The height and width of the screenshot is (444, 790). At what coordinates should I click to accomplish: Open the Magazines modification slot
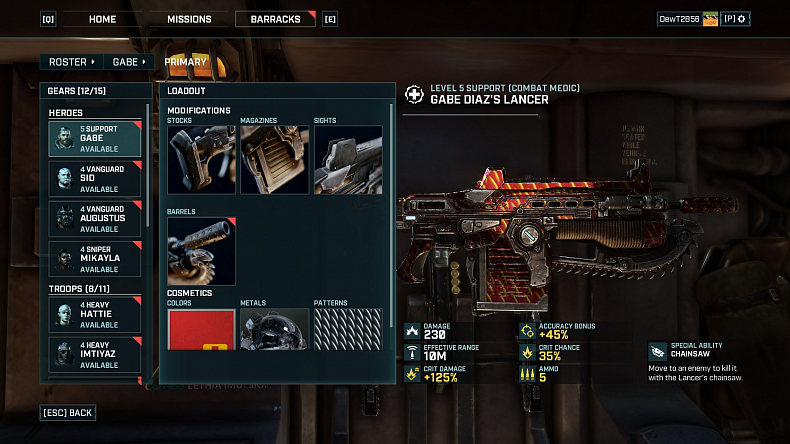point(274,159)
